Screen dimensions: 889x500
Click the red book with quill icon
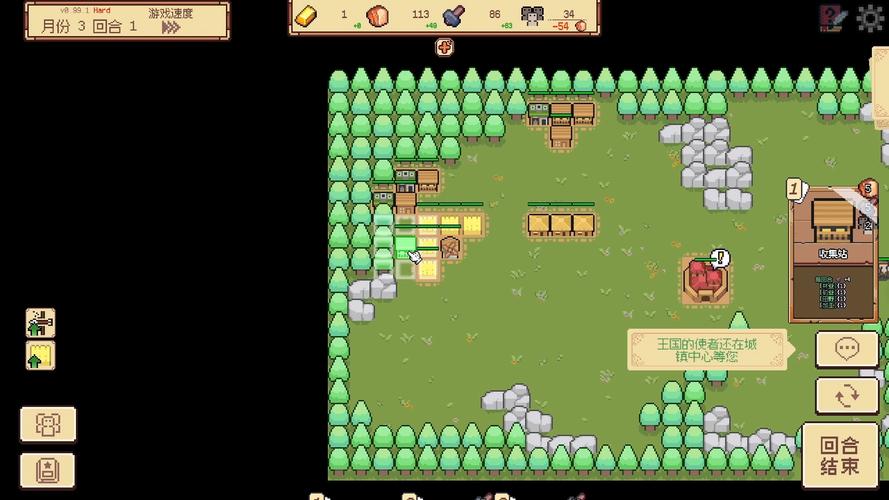click(832, 17)
